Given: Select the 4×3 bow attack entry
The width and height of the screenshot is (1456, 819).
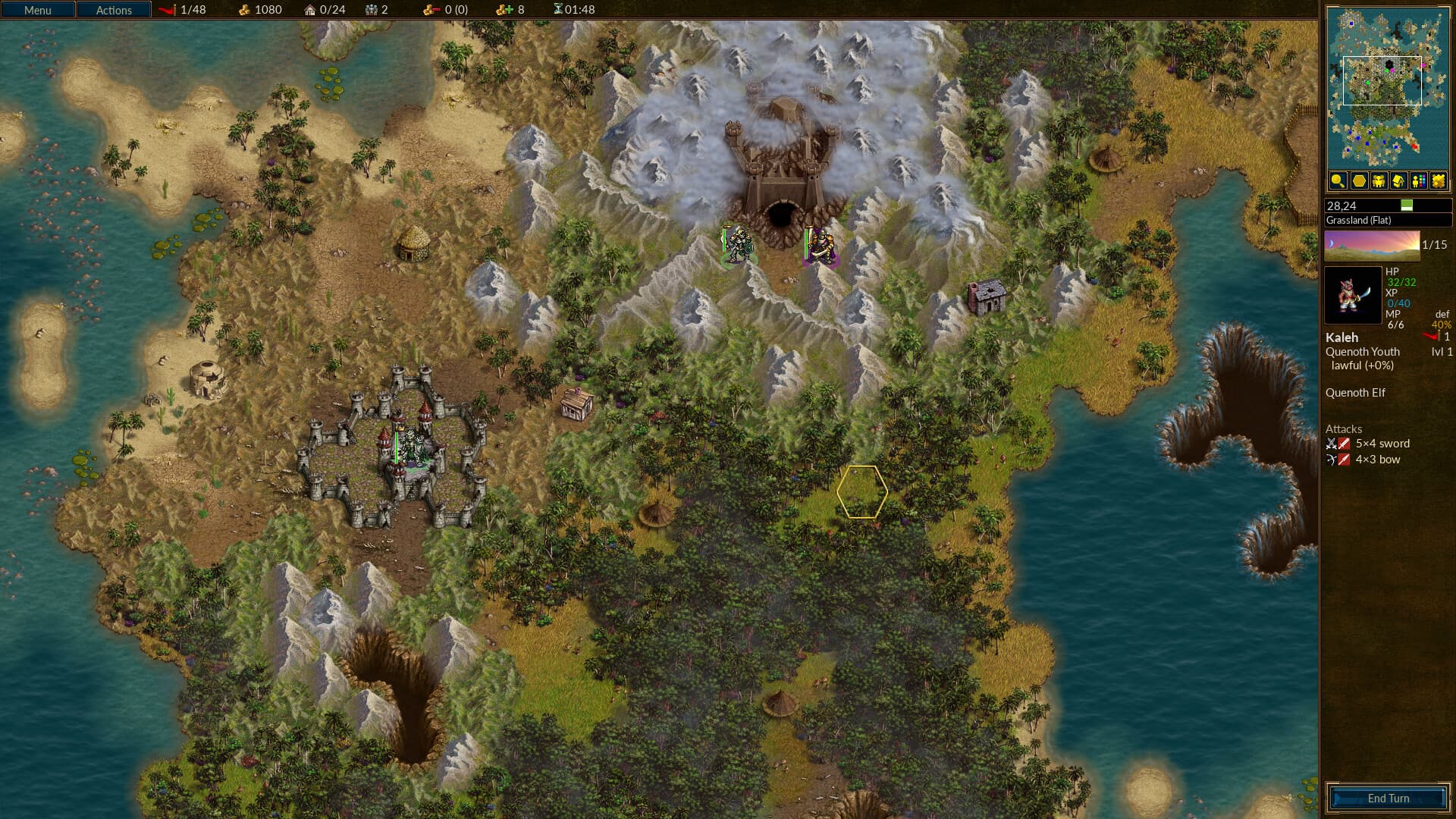Looking at the screenshot, I should (1377, 460).
